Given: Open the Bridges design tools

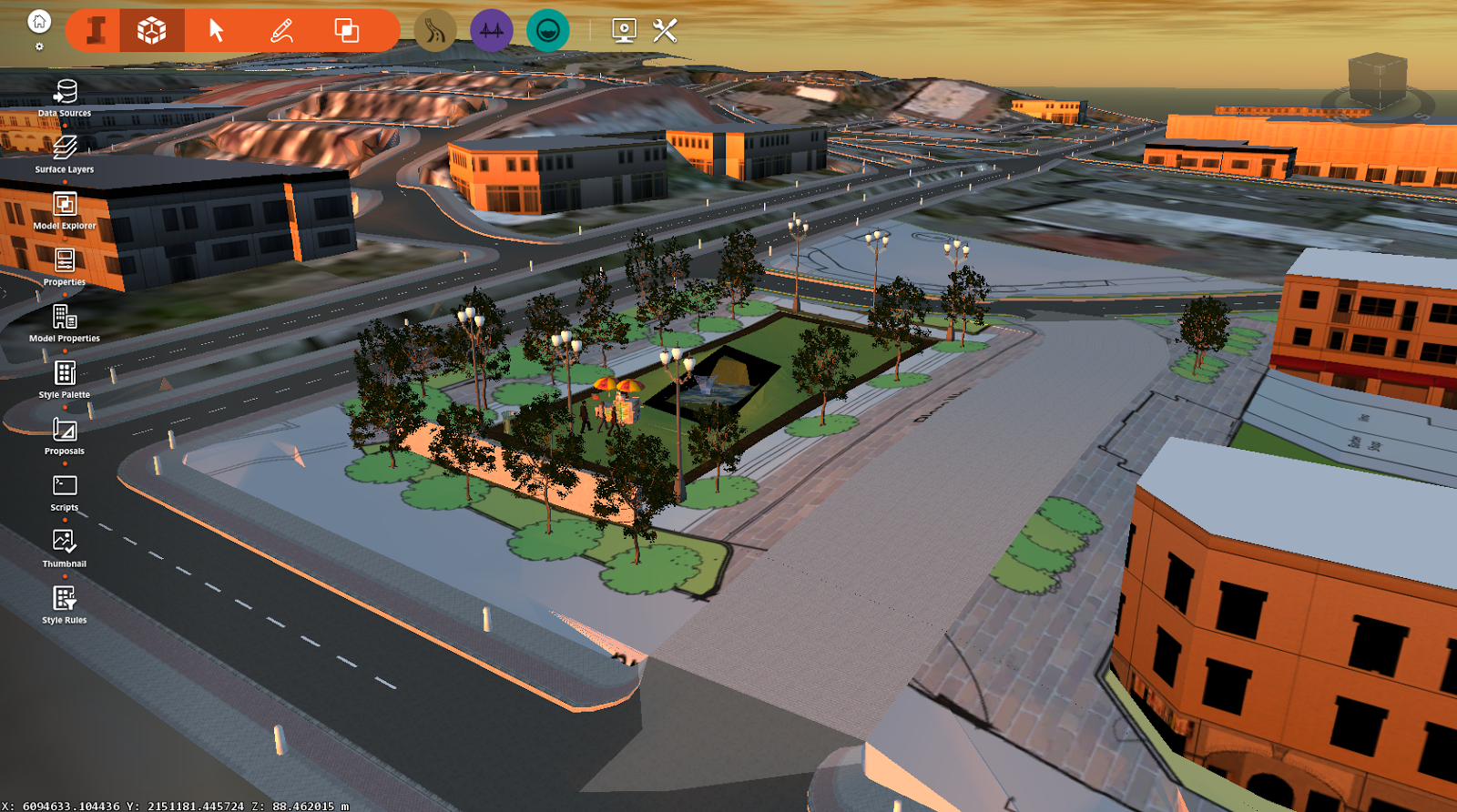Looking at the screenshot, I should click(491, 28).
